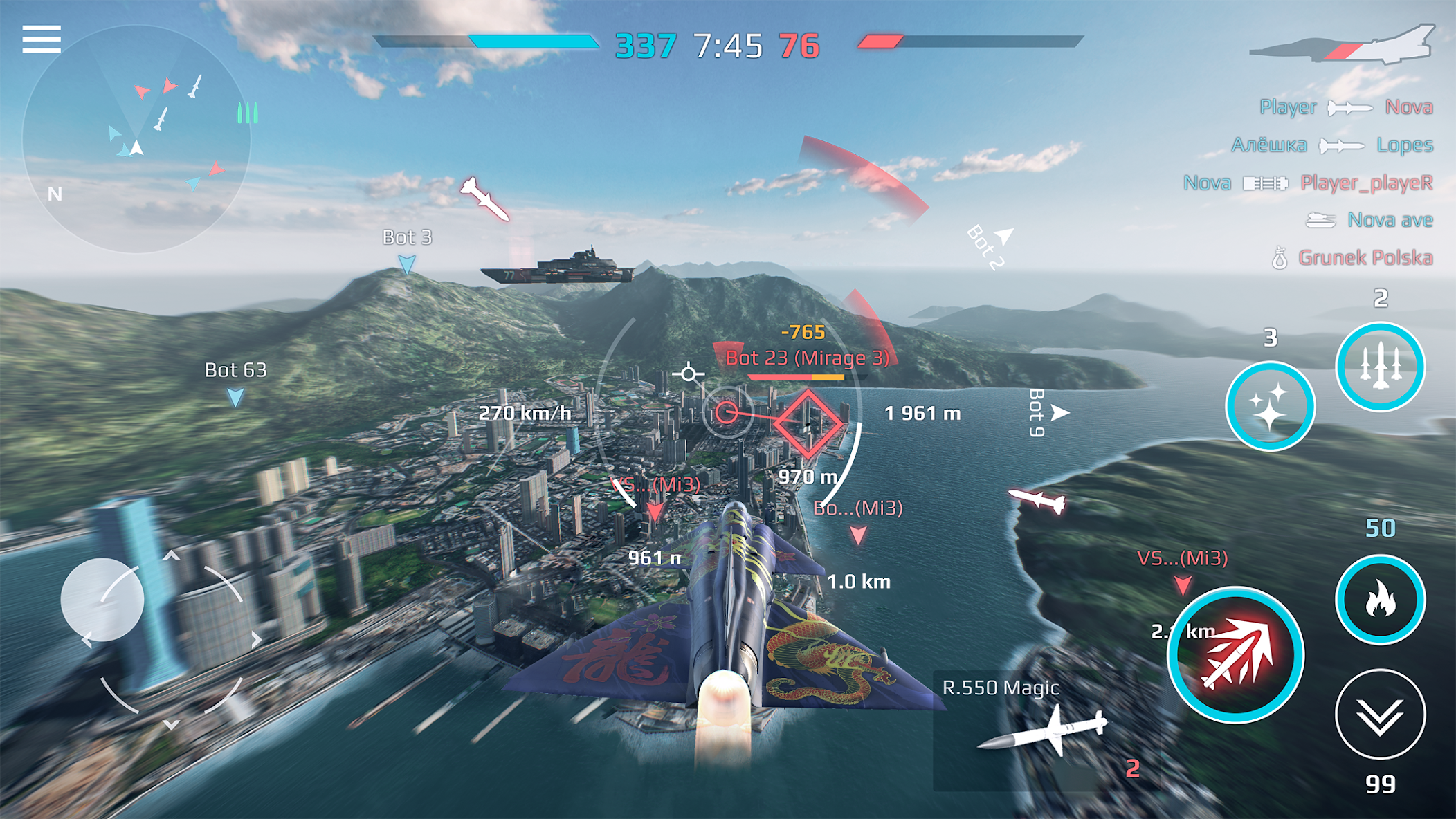
Task: Target Bot 23 (Mirage 3) diamond marker
Action: click(x=808, y=423)
